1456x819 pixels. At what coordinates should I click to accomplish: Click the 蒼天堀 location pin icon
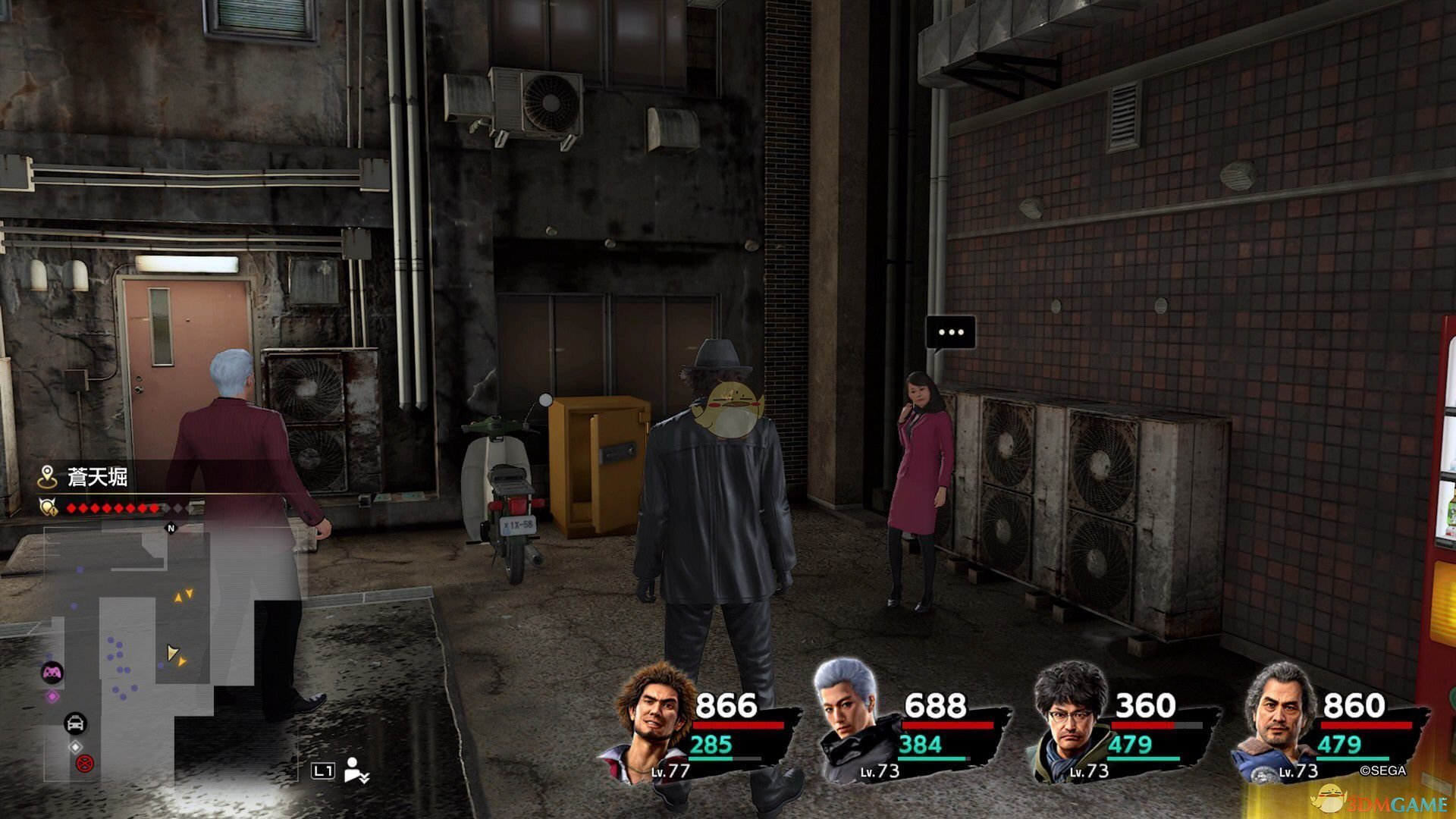[x=48, y=477]
